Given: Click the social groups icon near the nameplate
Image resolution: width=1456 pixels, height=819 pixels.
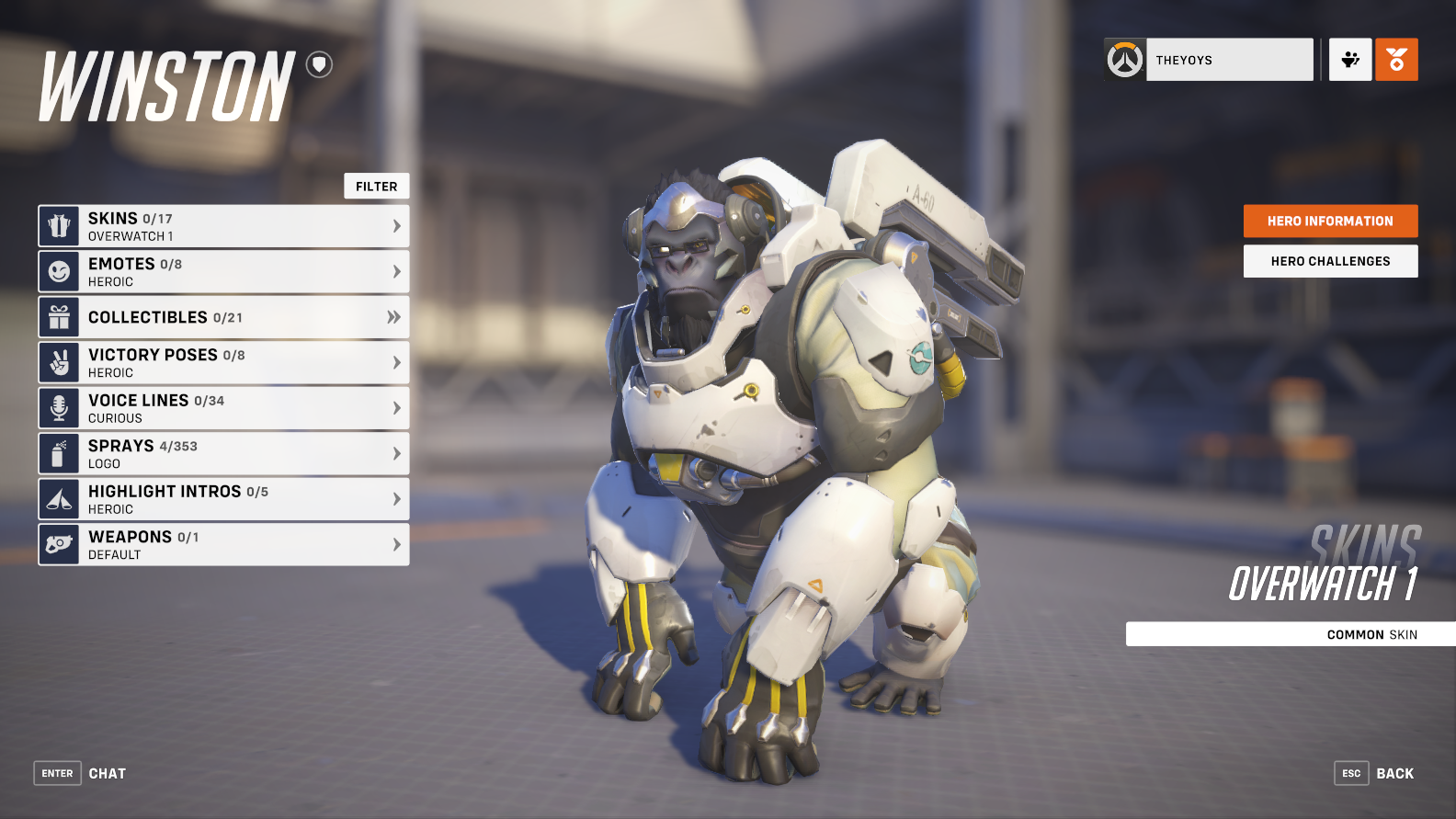Looking at the screenshot, I should (1349, 59).
